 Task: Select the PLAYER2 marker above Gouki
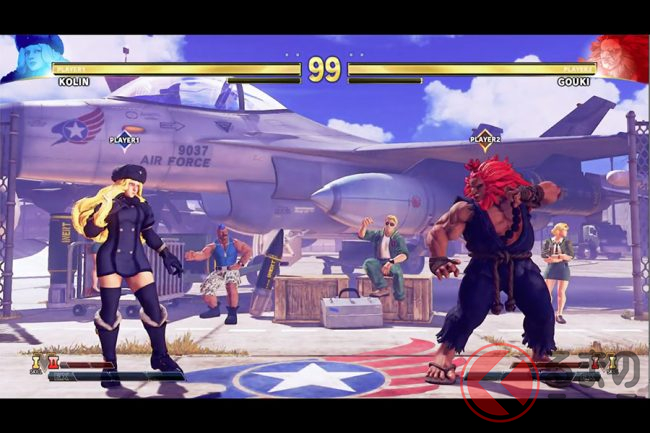click(x=485, y=138)
